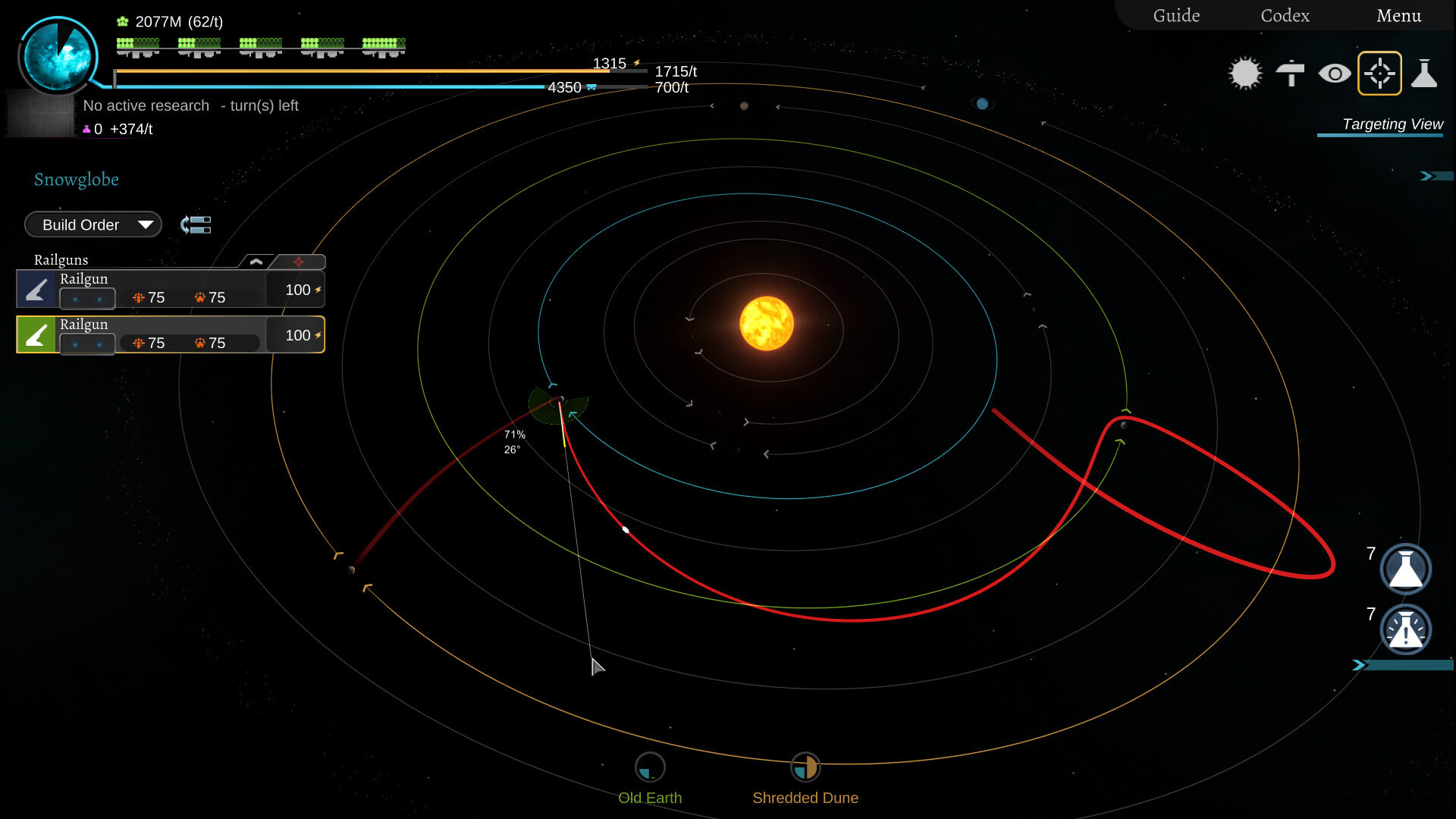This screenshot has height=819, width=1456.
Task: Collapse the Railguns group with the chevron
Action: pos(256,262)
